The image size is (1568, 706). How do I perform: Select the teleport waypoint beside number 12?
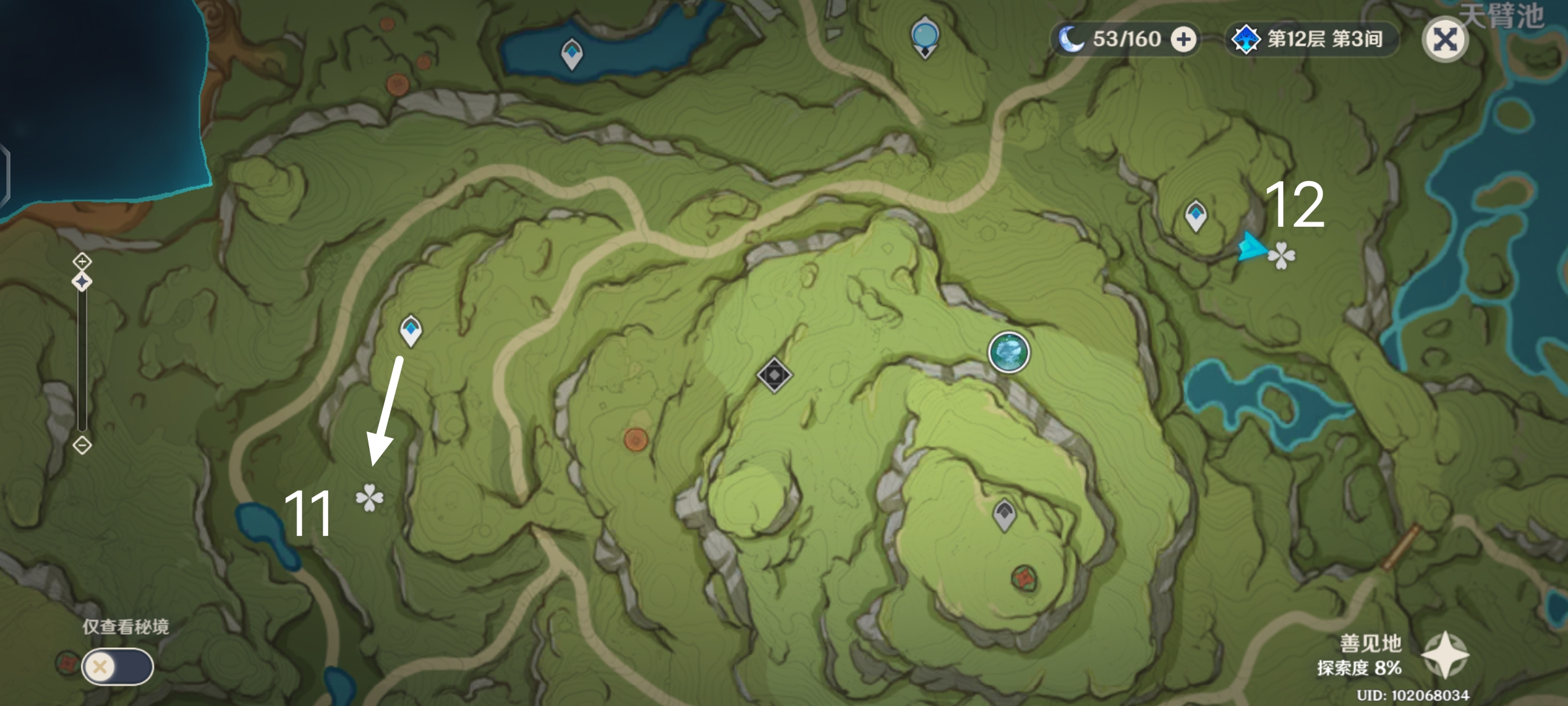1196,216
